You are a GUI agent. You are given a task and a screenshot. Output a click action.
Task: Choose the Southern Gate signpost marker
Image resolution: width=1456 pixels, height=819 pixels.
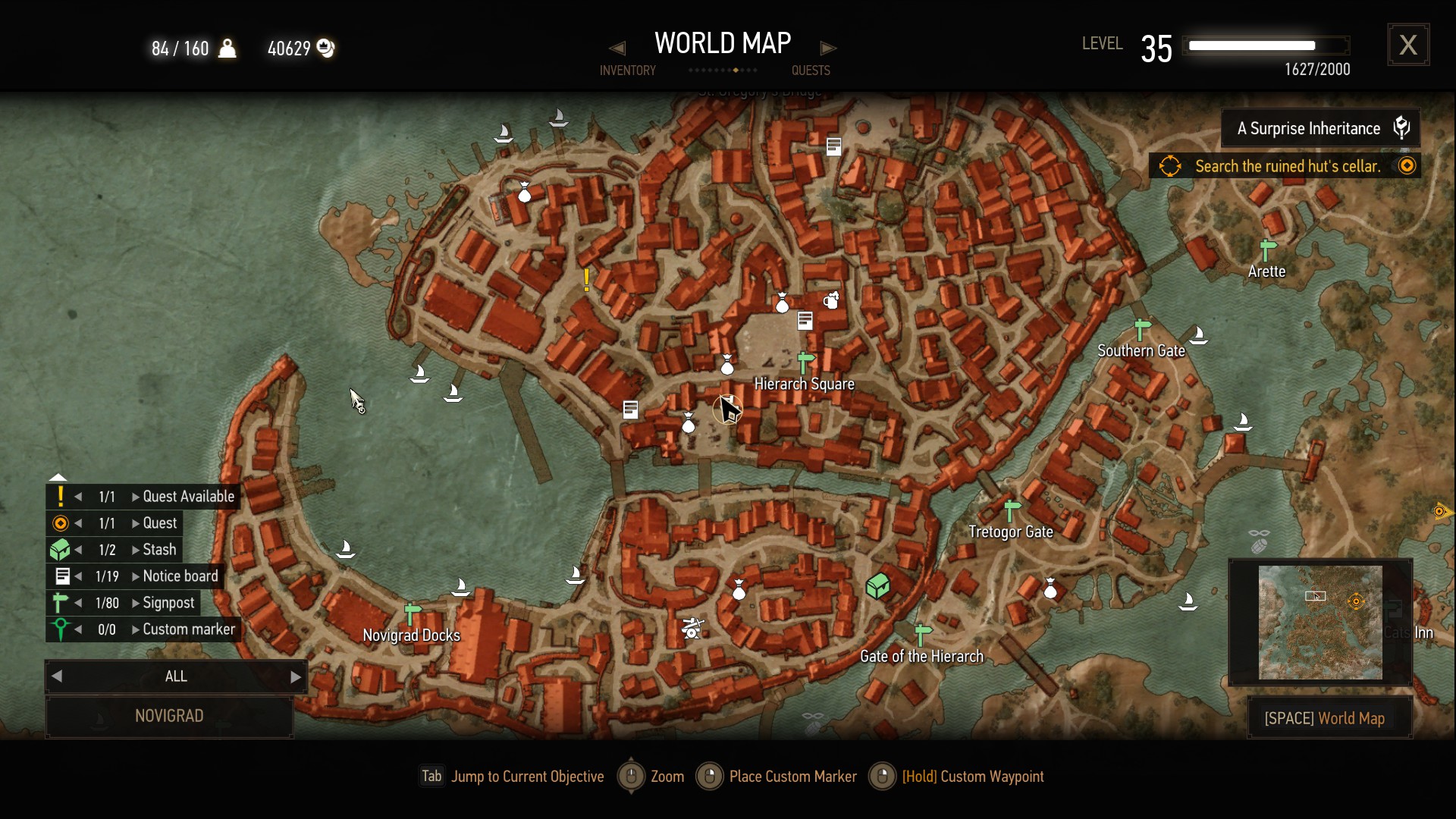[1142, 330]
